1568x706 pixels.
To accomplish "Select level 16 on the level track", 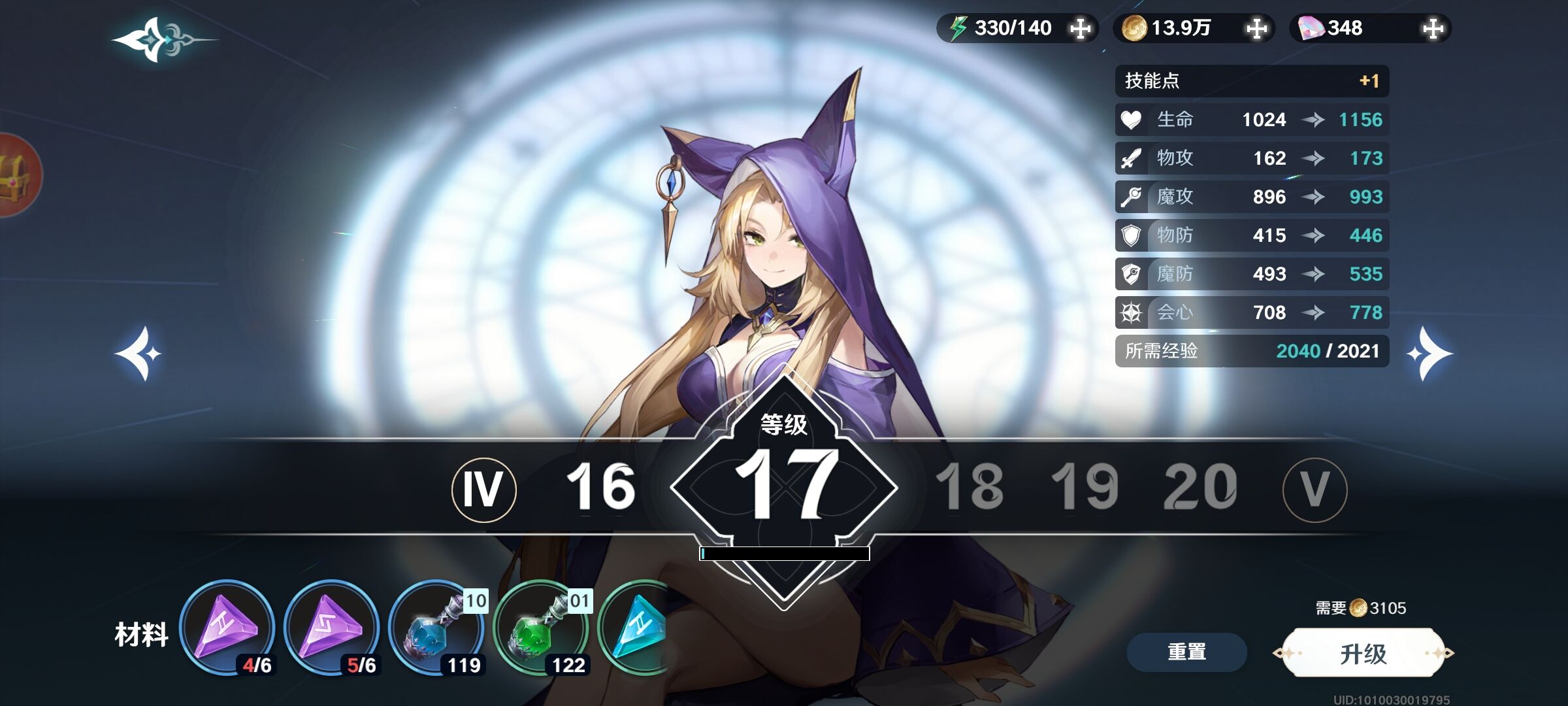I will [x=600, y=487].
